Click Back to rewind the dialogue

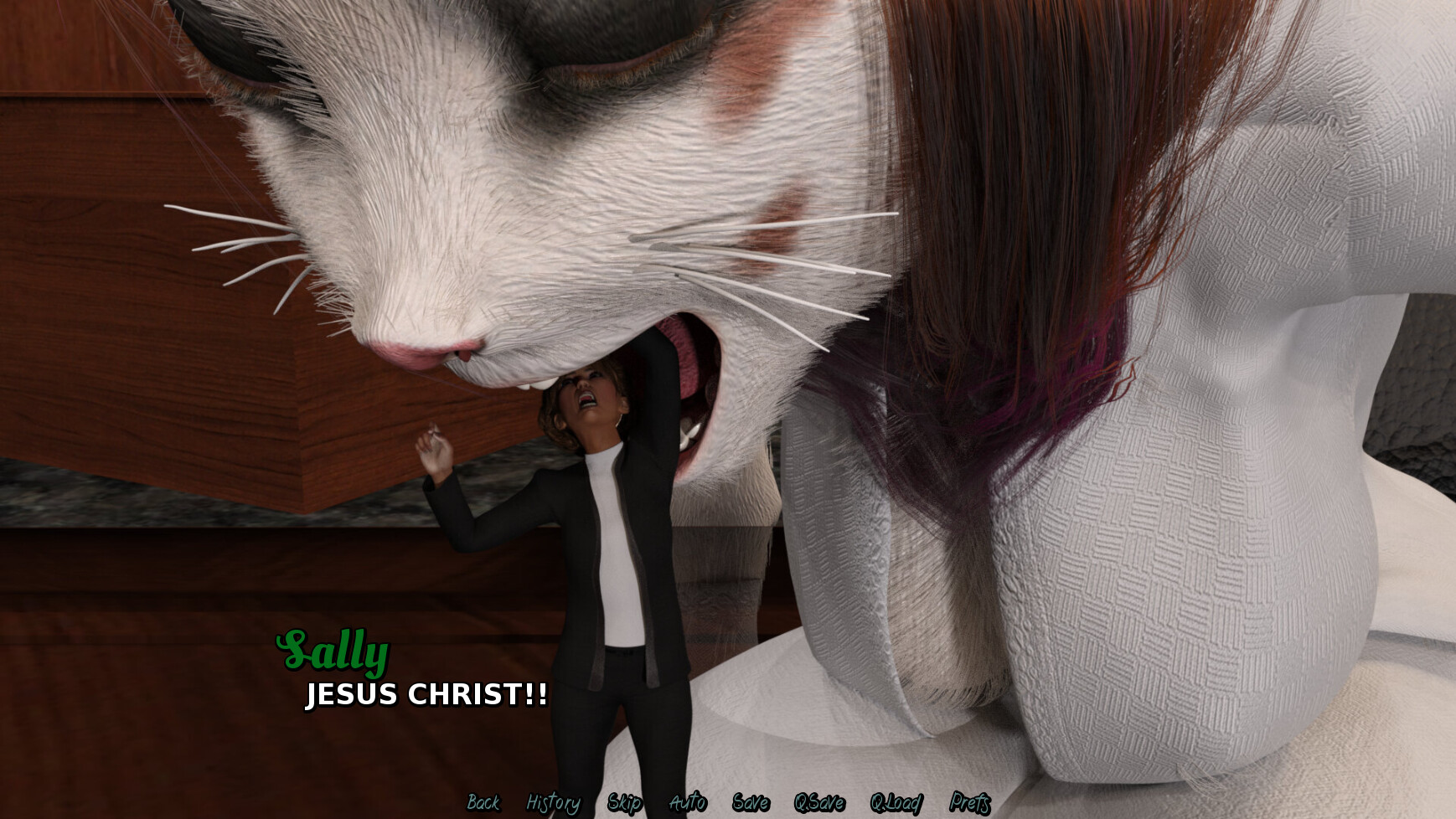(483, 801)
